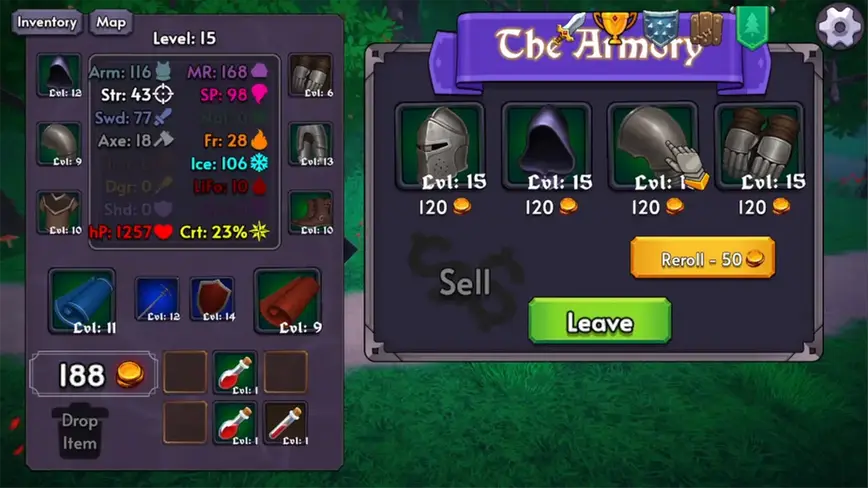Pick the blue scroll level 11 slot
Image resolution: width=868 pixels, height=488 pixels.
pyautogui.click(x=82, y=300)
